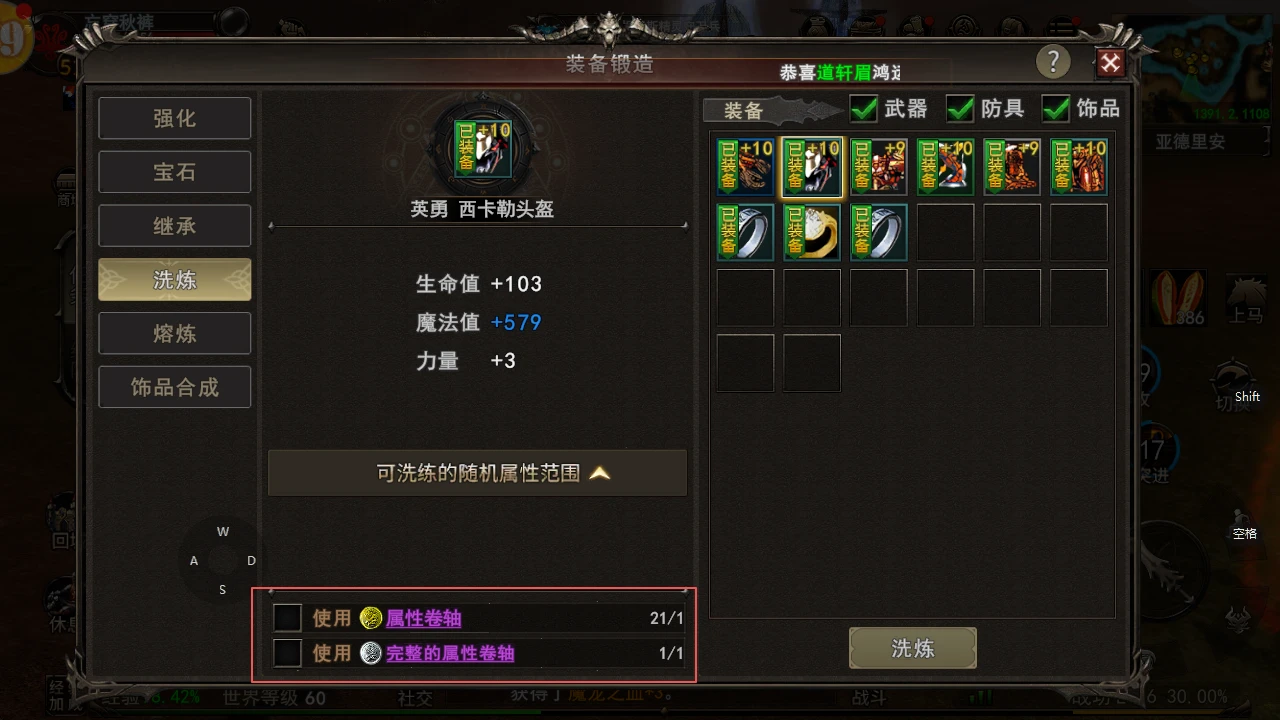Open the 饰品合成 tab
This screenshot has width=1280, height=720.
[174, 387]
